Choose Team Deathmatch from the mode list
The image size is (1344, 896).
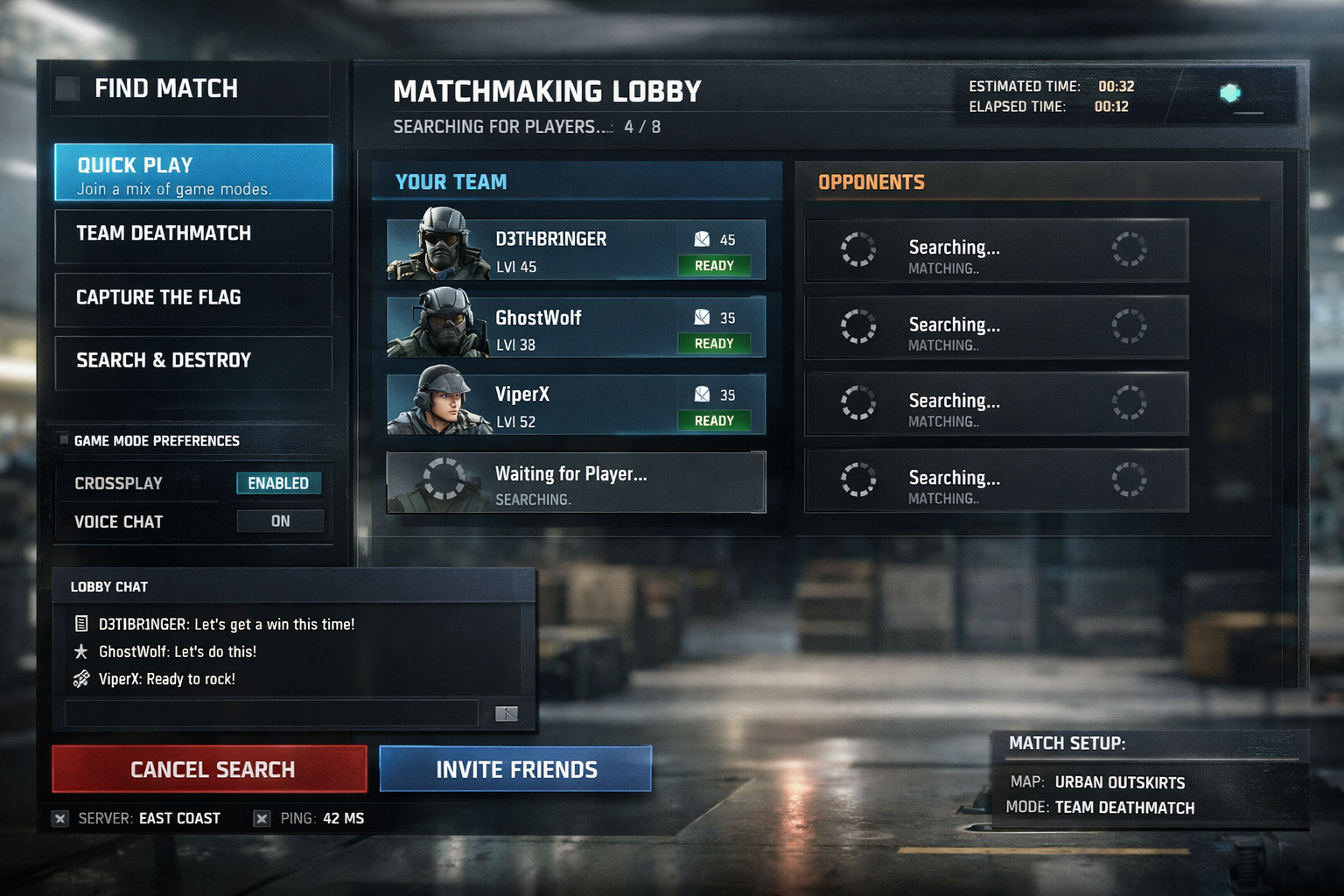[x=193, y=234]
